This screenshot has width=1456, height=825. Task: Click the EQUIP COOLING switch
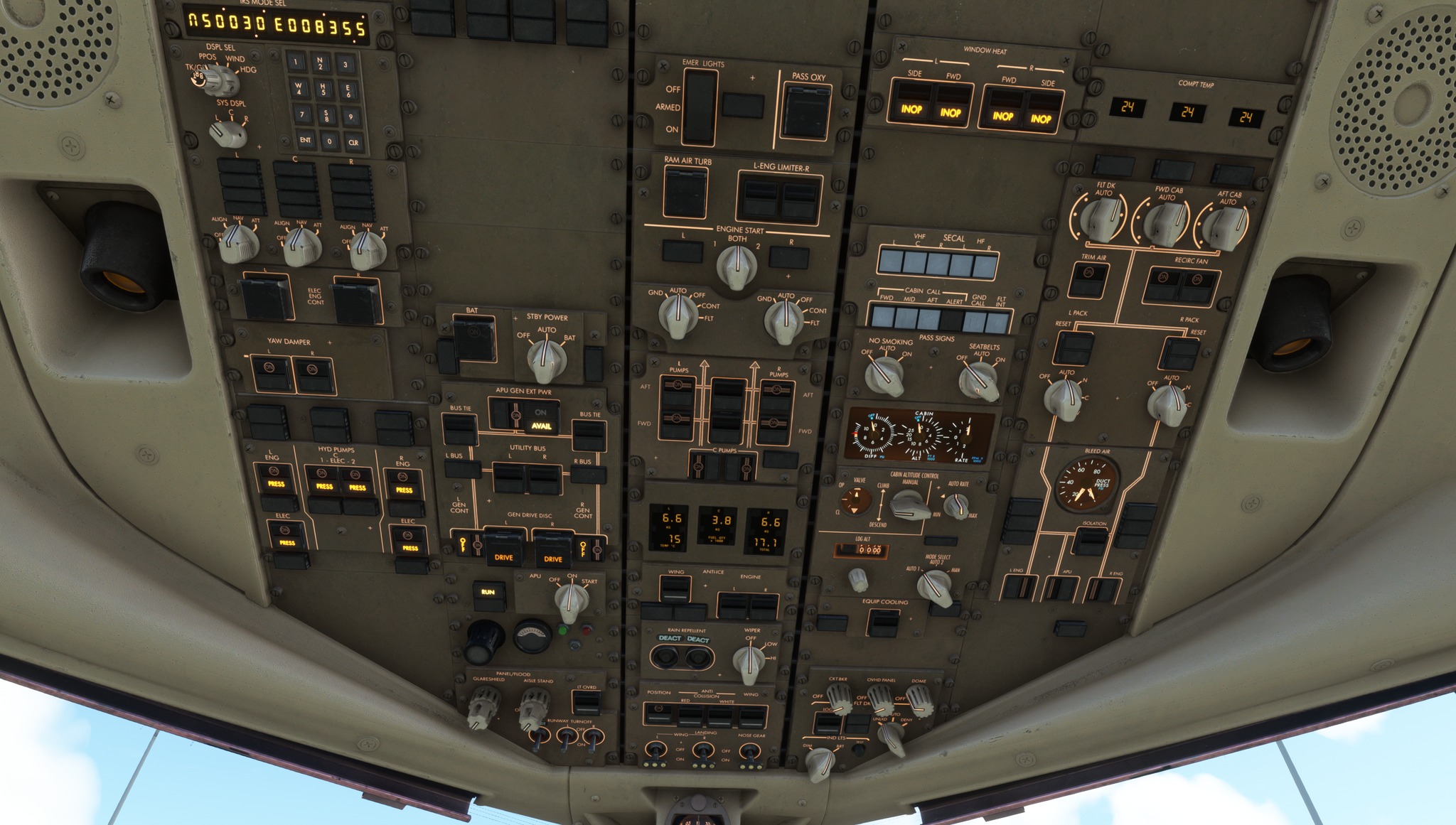pos(883,622)
